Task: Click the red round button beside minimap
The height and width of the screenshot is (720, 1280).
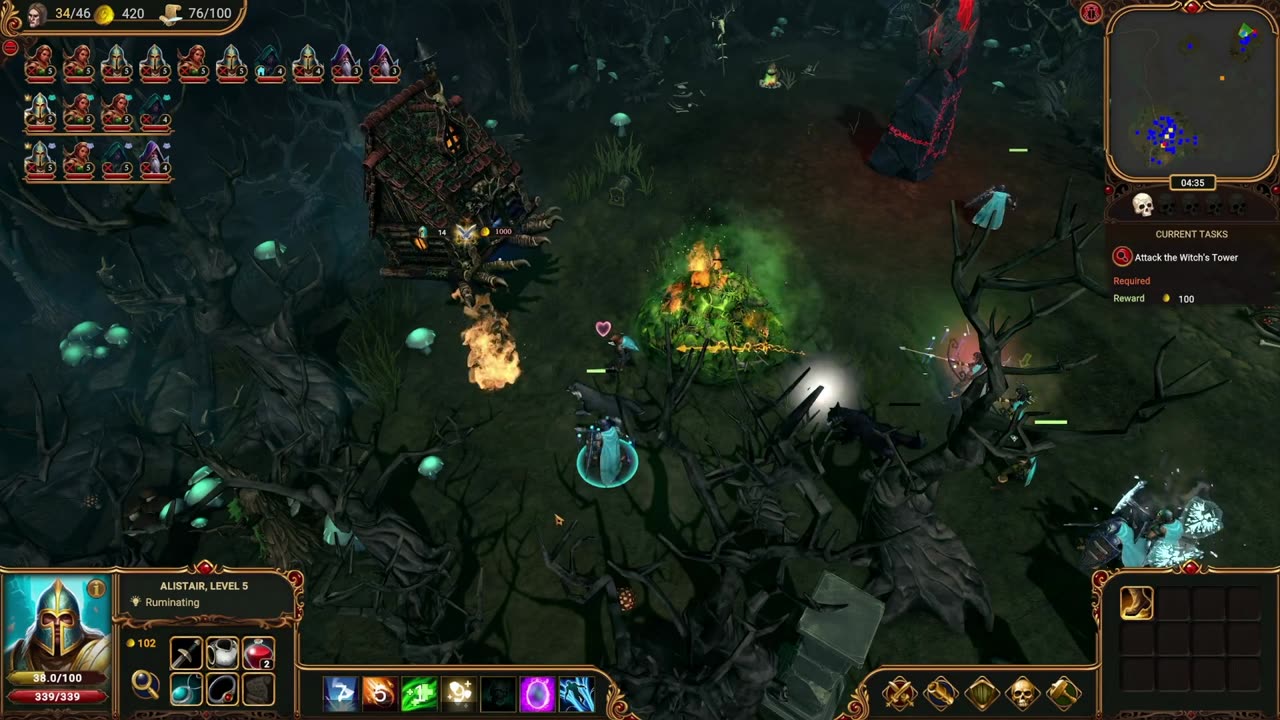Action: click(1091, 12)
